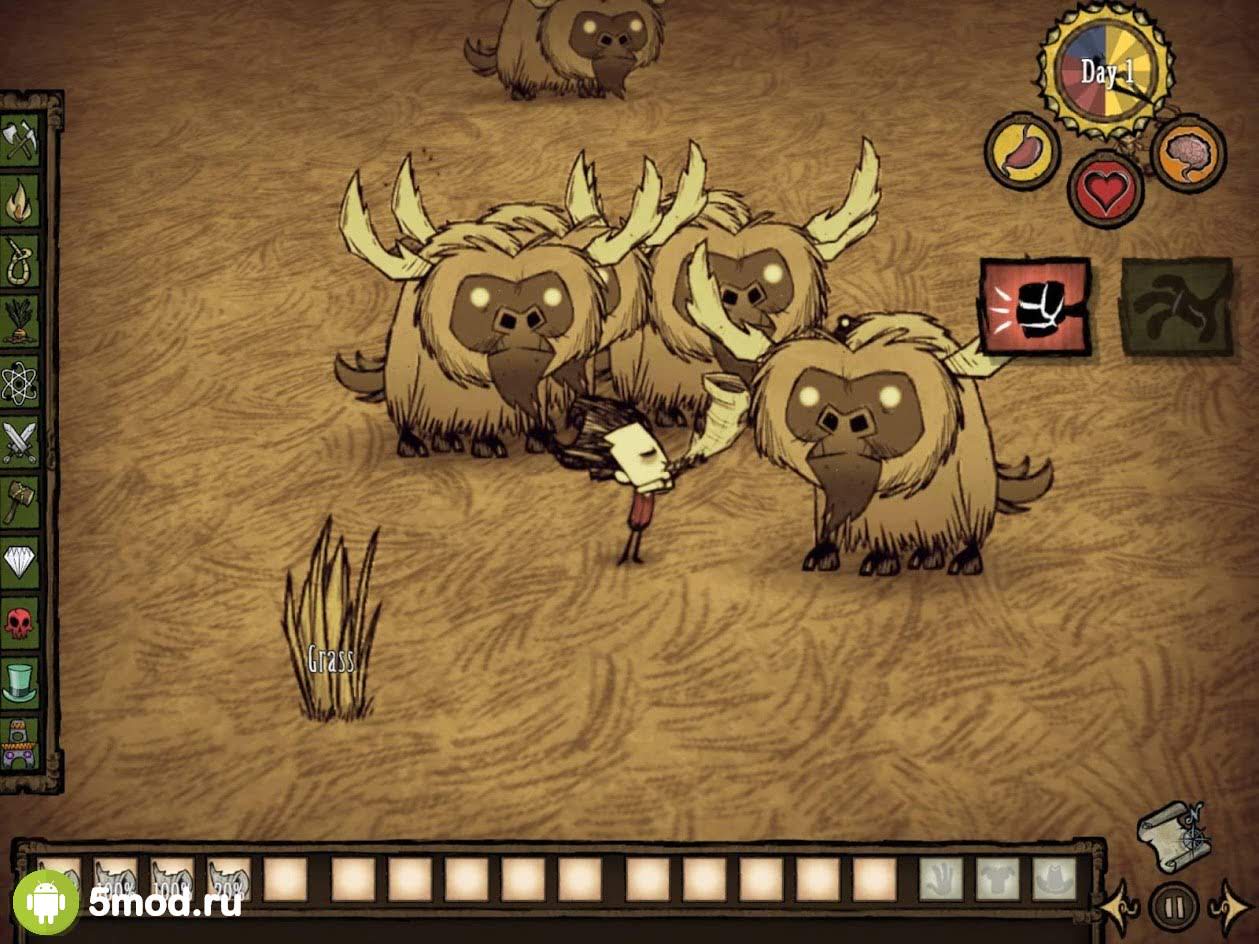The image size is (1259, 944).
Task: Pause the game
Action: (x=1174, y=907)
